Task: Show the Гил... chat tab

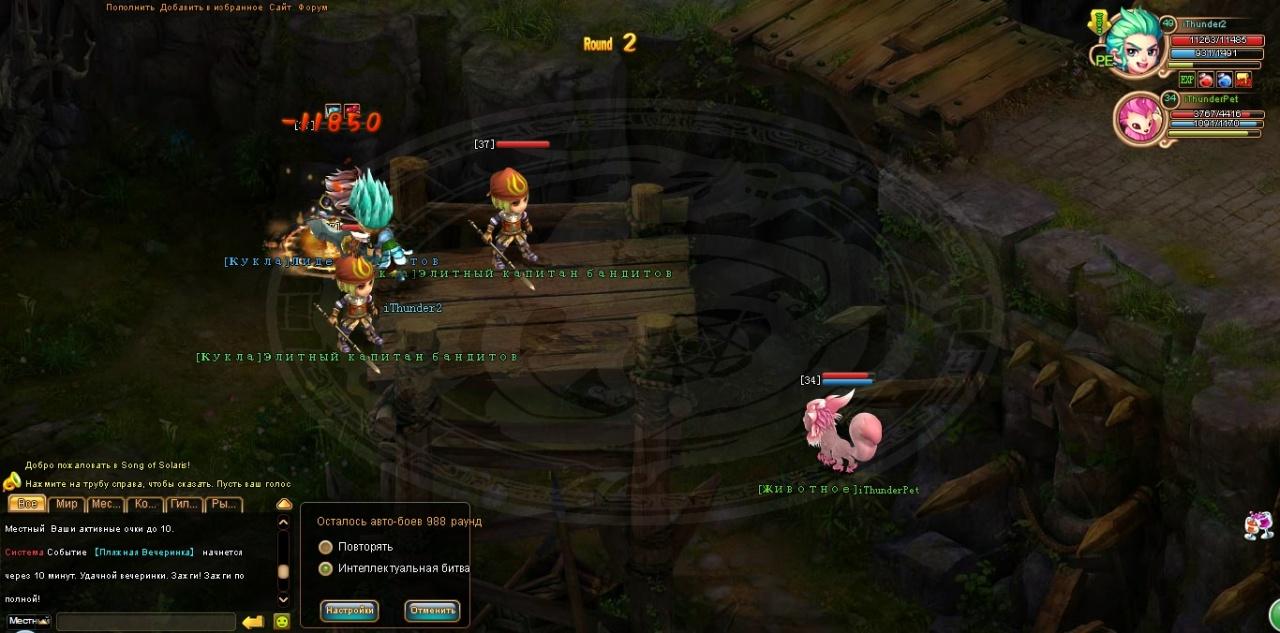Action: 184,504
